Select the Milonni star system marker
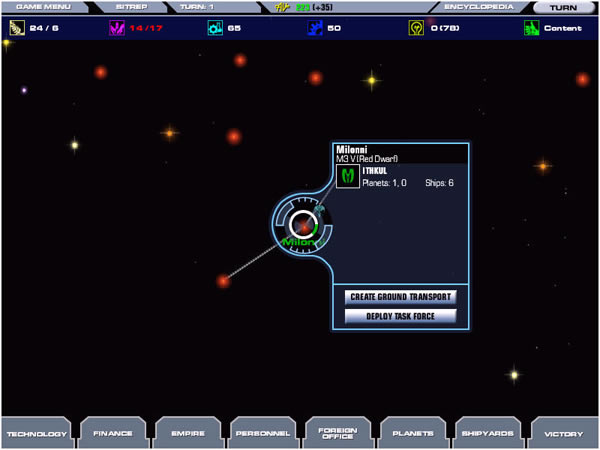The width and height of the screenshot is (600, 450). [302, 226]
